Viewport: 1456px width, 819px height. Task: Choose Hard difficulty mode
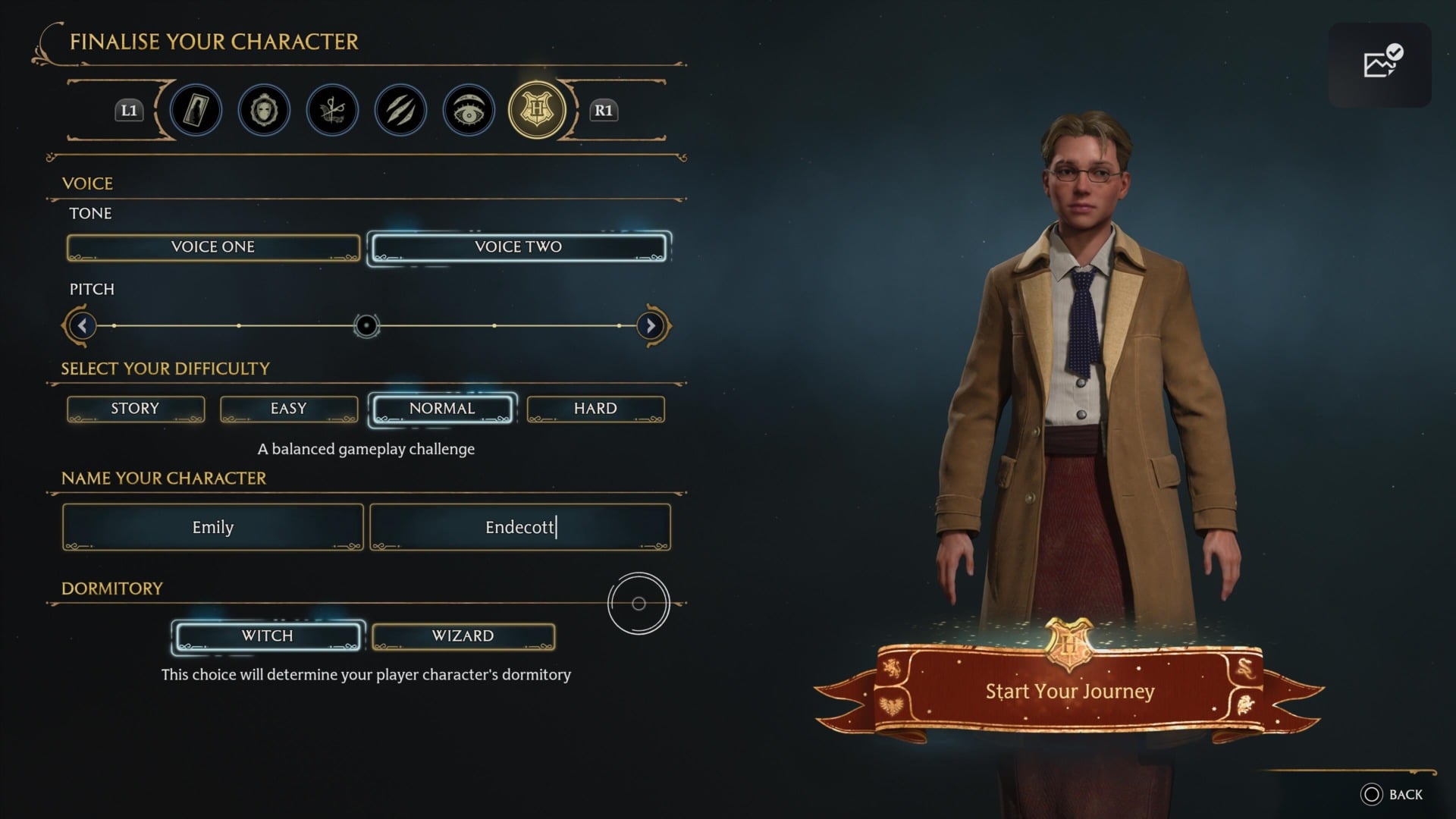[595, 408]
